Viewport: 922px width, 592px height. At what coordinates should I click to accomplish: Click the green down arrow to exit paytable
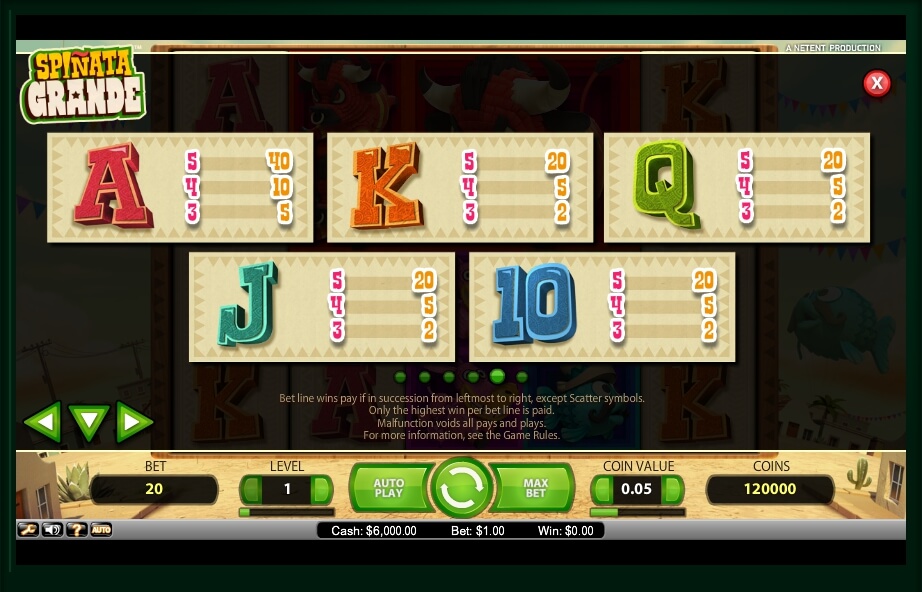[x=88, y=422]
